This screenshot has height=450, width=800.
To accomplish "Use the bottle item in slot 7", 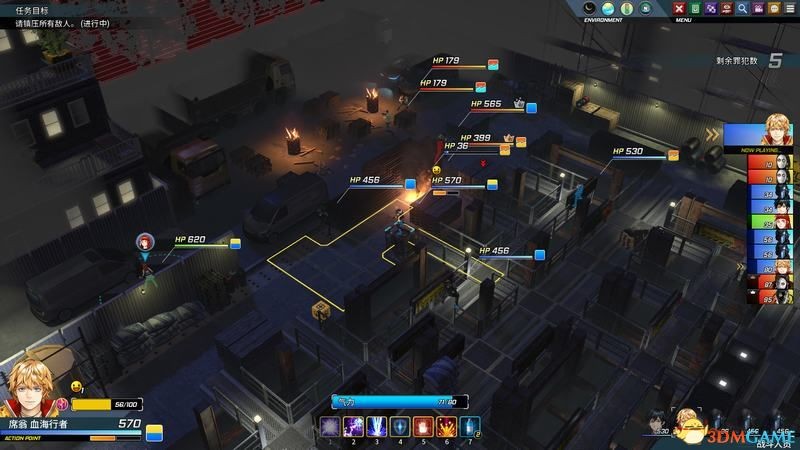I will [468, 426].
